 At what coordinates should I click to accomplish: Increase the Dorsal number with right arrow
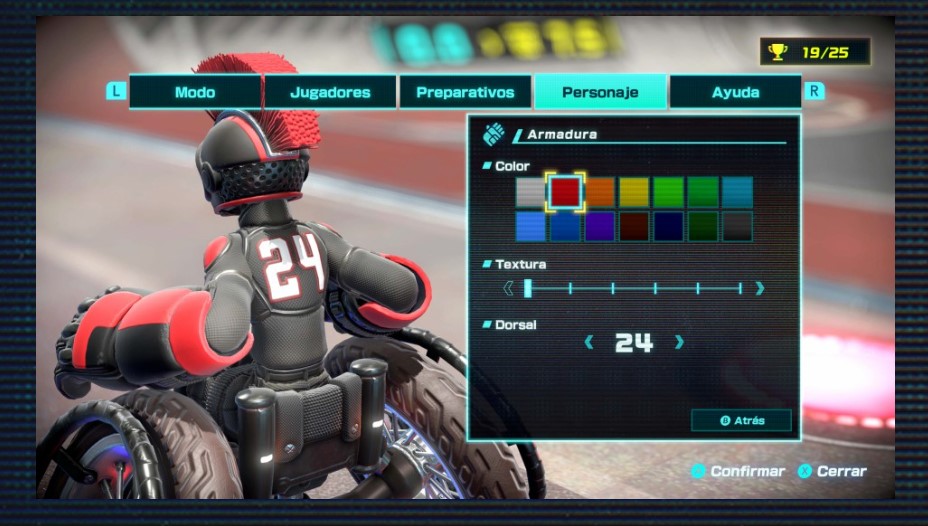click(680, 343)
